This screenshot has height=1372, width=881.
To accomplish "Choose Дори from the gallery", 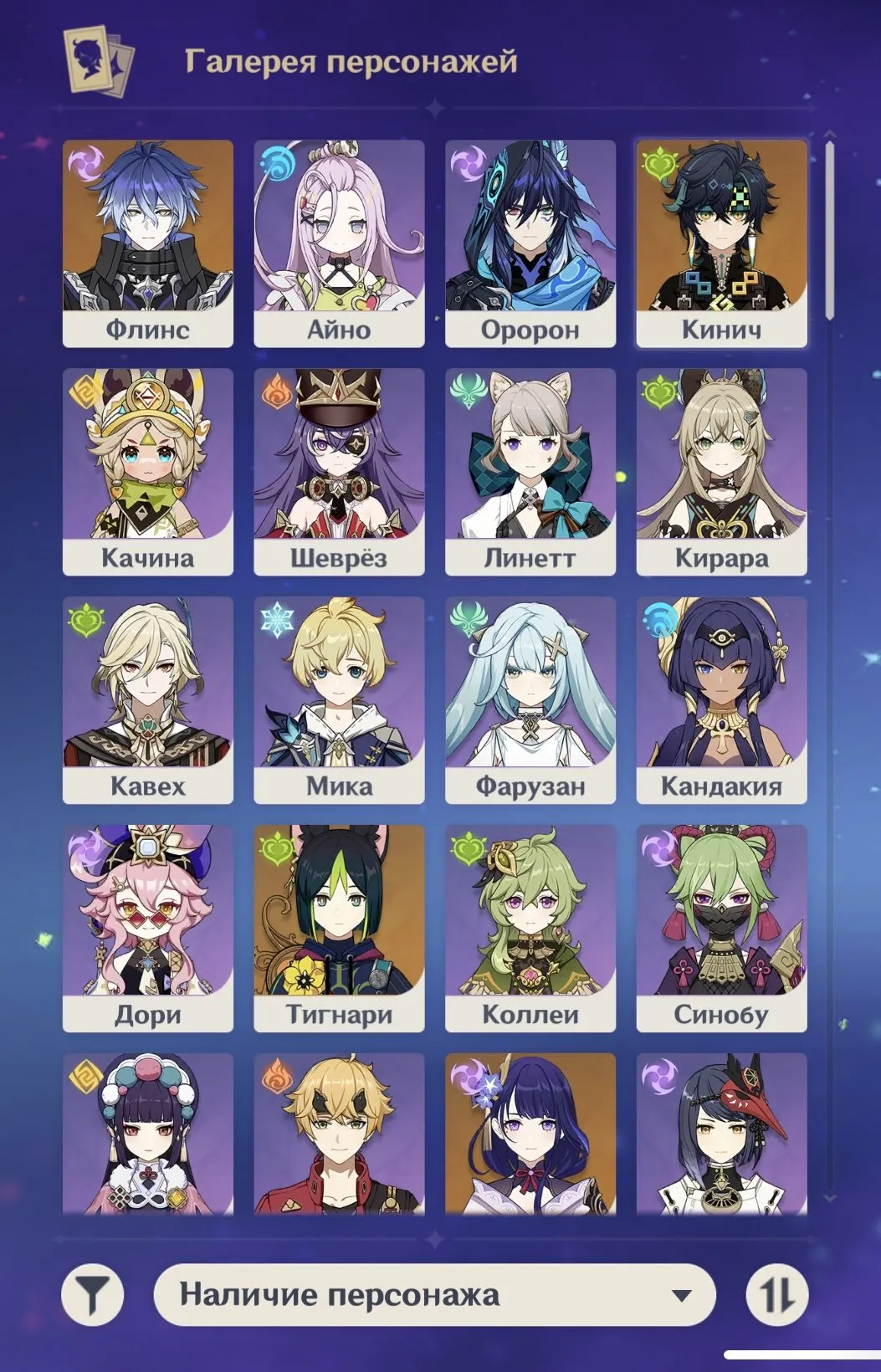I will [147, 928].
